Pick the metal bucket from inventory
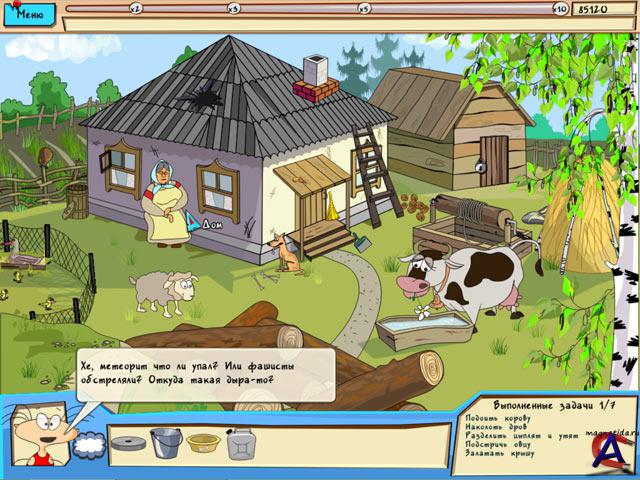The image size is (640, 480). point(164,441)
